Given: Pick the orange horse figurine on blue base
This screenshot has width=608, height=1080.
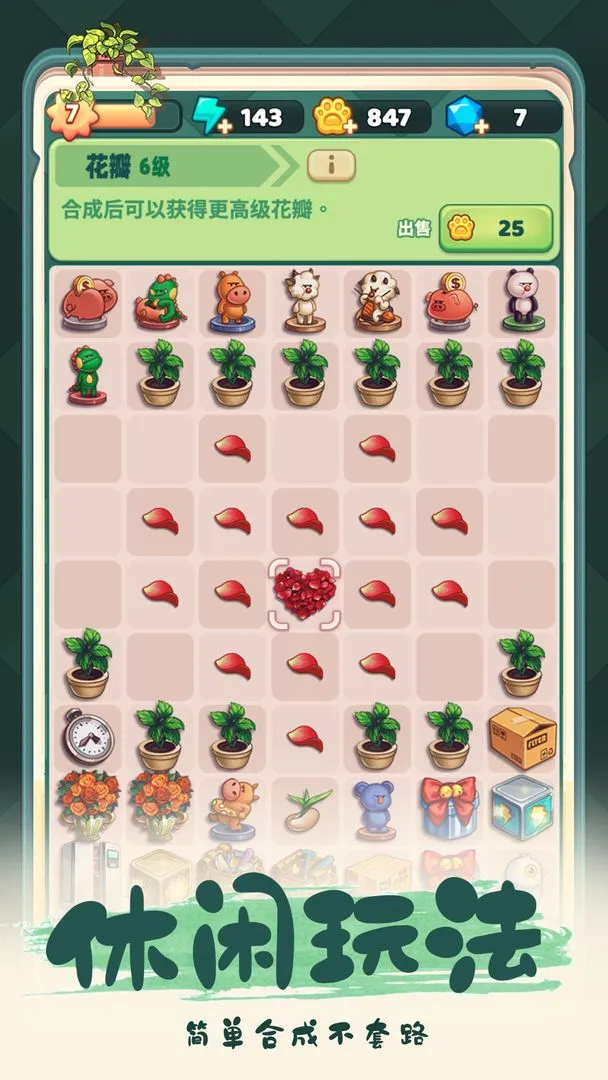Looking at the screenshot, I should coord(232,301).
